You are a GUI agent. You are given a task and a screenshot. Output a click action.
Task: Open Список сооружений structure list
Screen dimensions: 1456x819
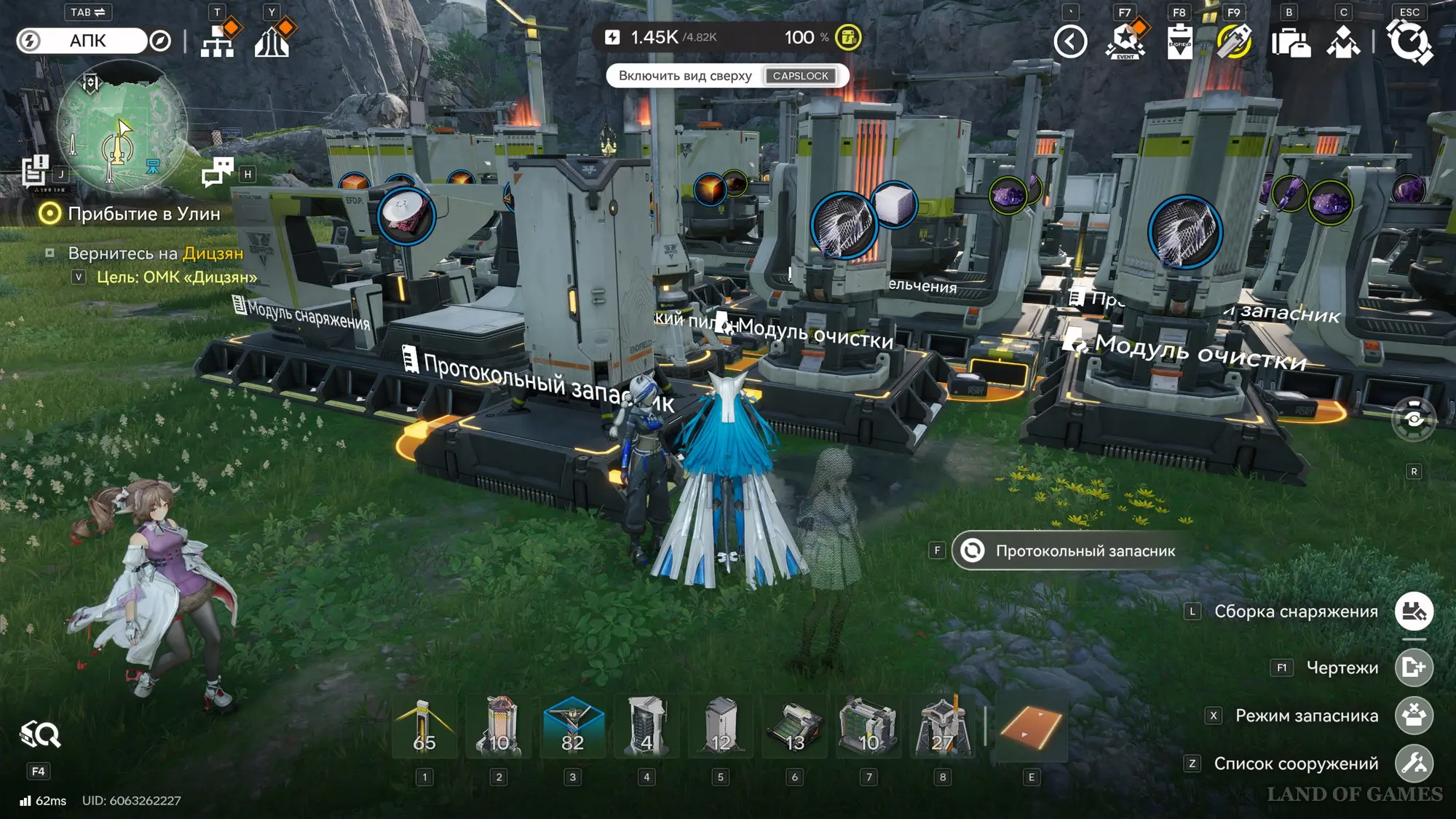(1414, 763)
